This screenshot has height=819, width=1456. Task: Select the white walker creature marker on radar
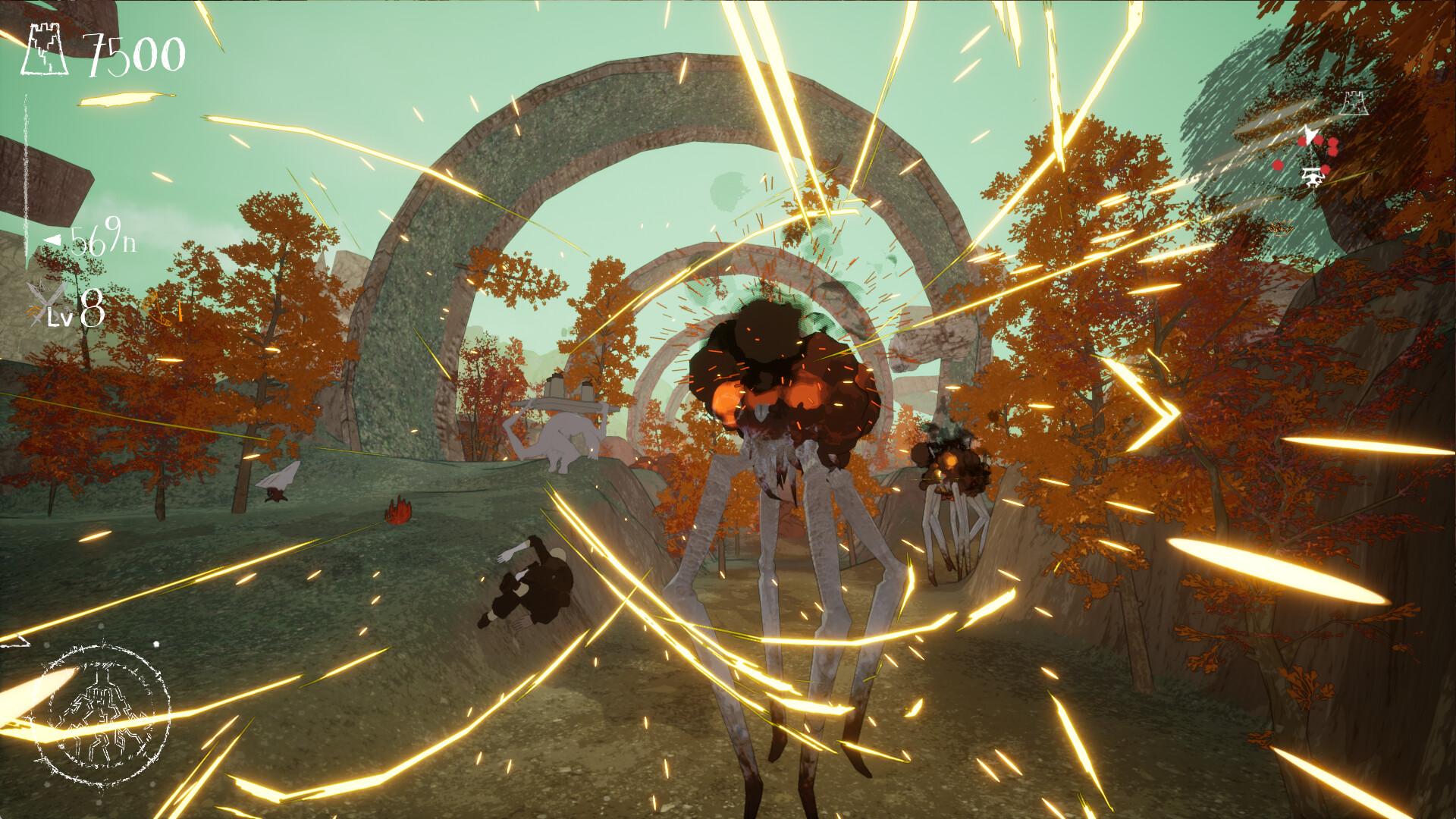pyautogui.click(x=1312, y=177)
